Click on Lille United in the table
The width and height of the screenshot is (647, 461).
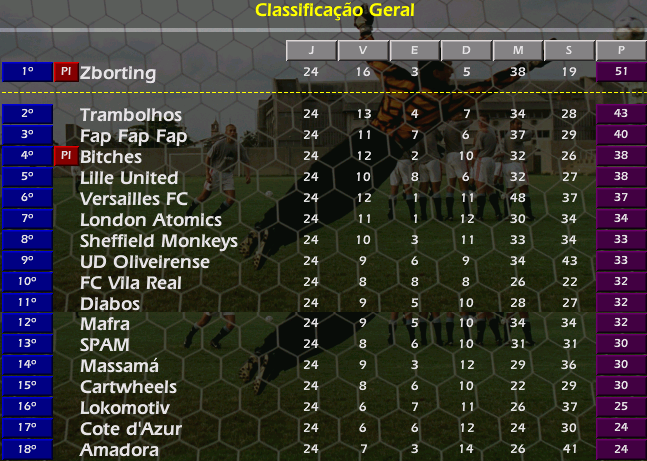[x=129, y=178]
